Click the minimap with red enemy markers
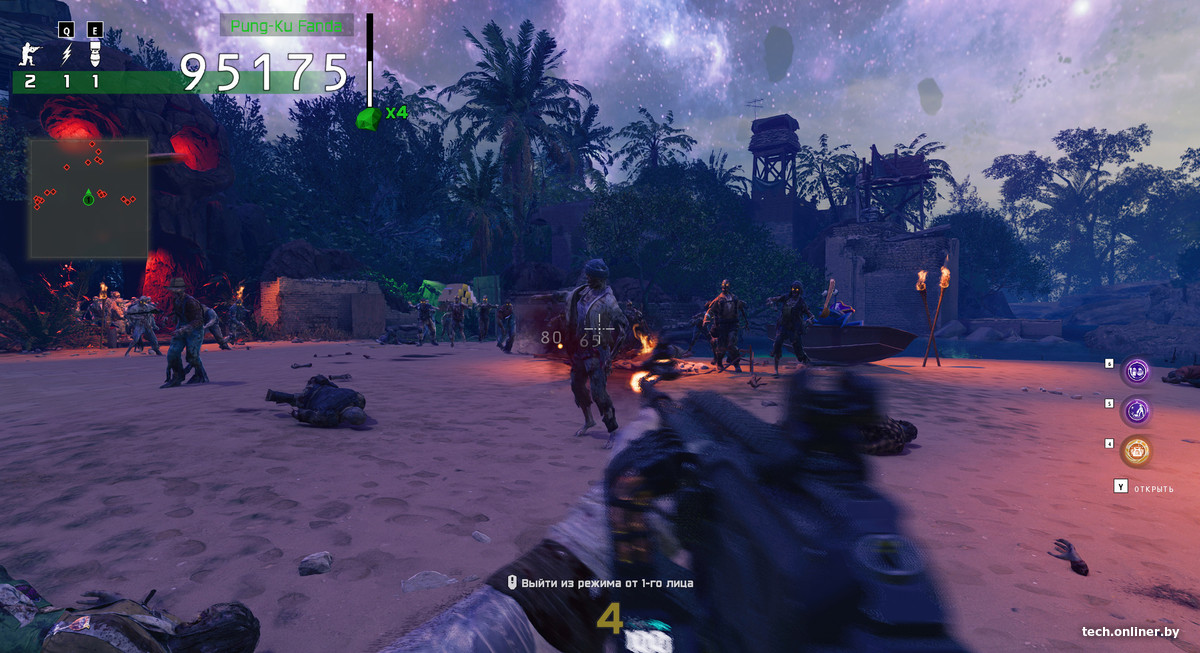The height and width of the screenshot is (653, 1200). pos(88,199)
